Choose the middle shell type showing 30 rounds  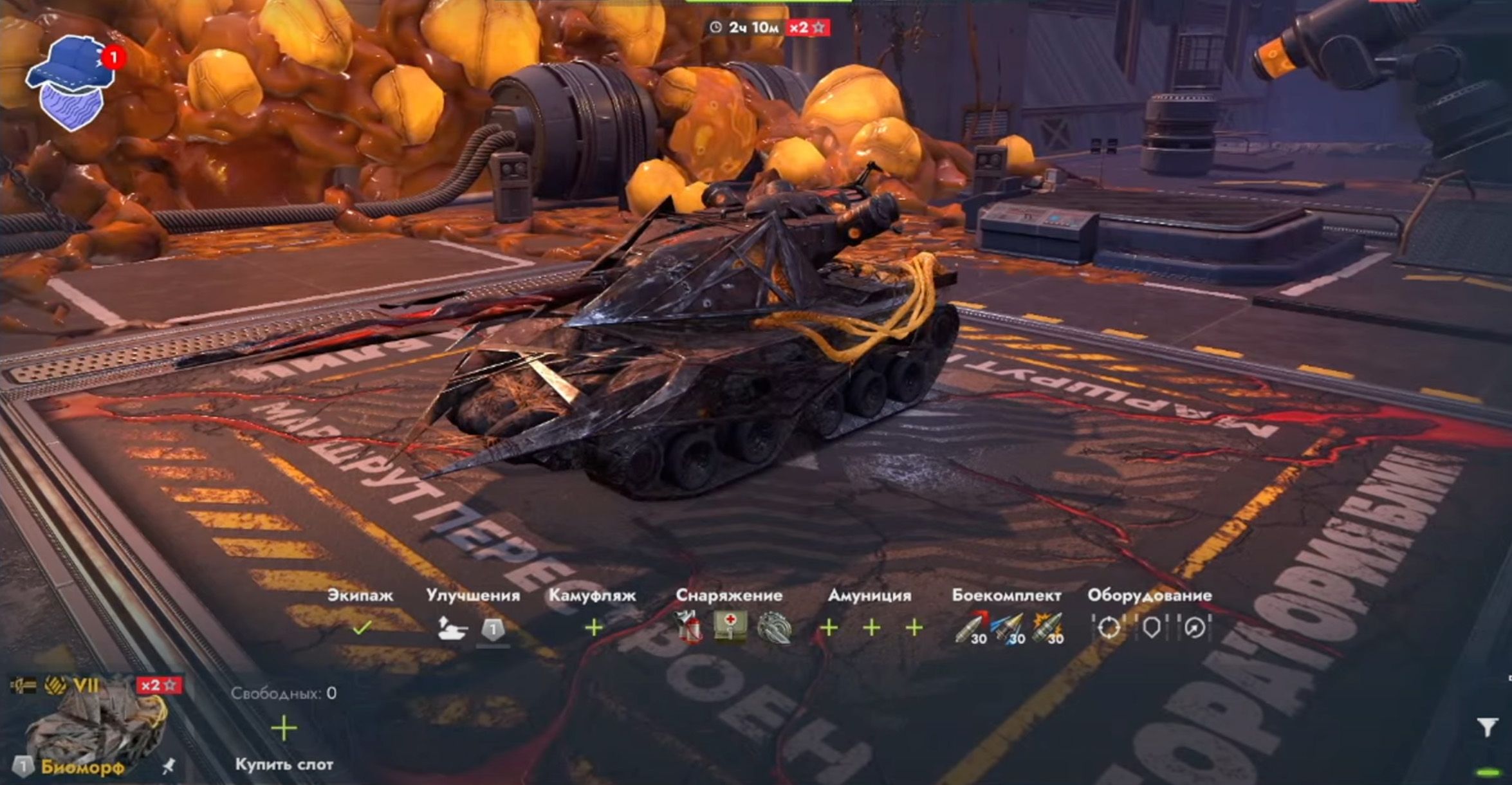tap(1006, 626)
